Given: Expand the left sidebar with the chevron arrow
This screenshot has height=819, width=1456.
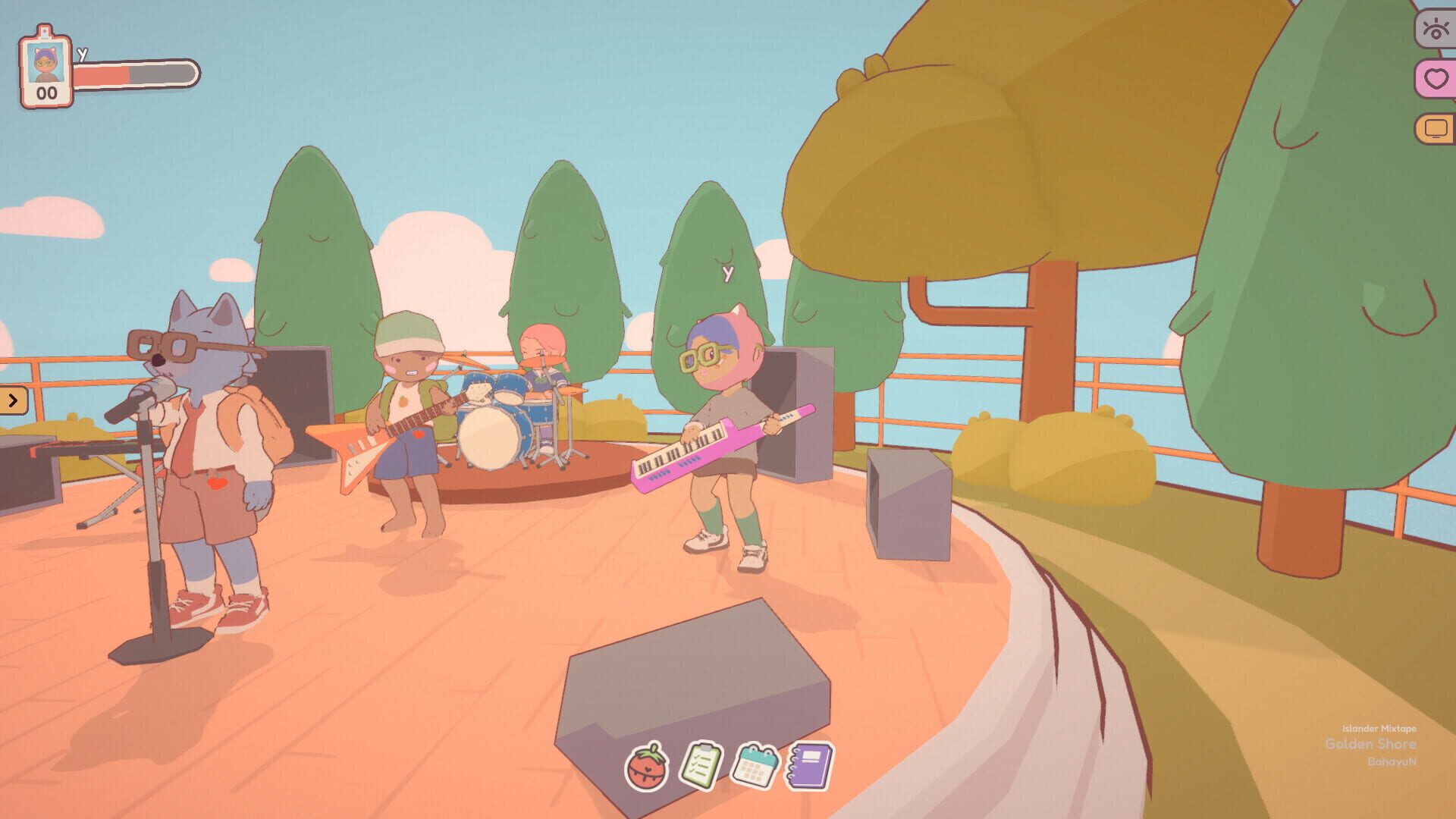Looking at the screenshot, I should pos(14,402).
